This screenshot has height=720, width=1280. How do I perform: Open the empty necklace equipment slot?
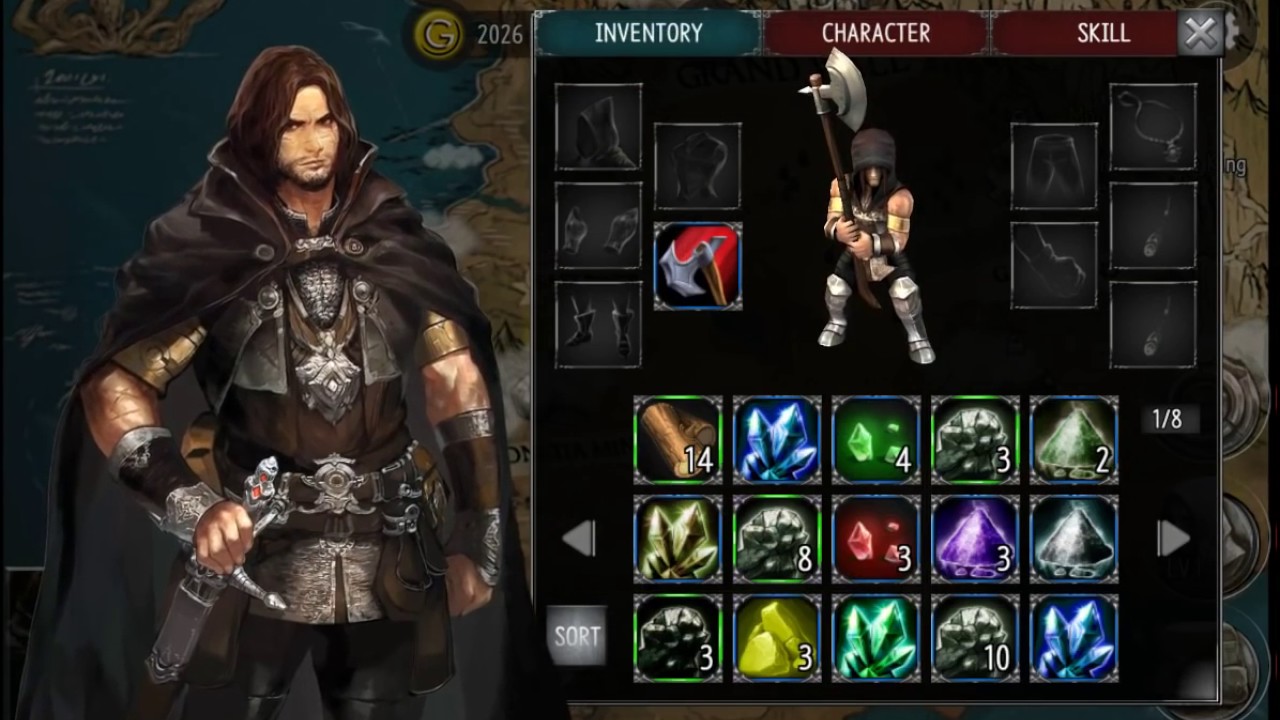point(1153,126)
